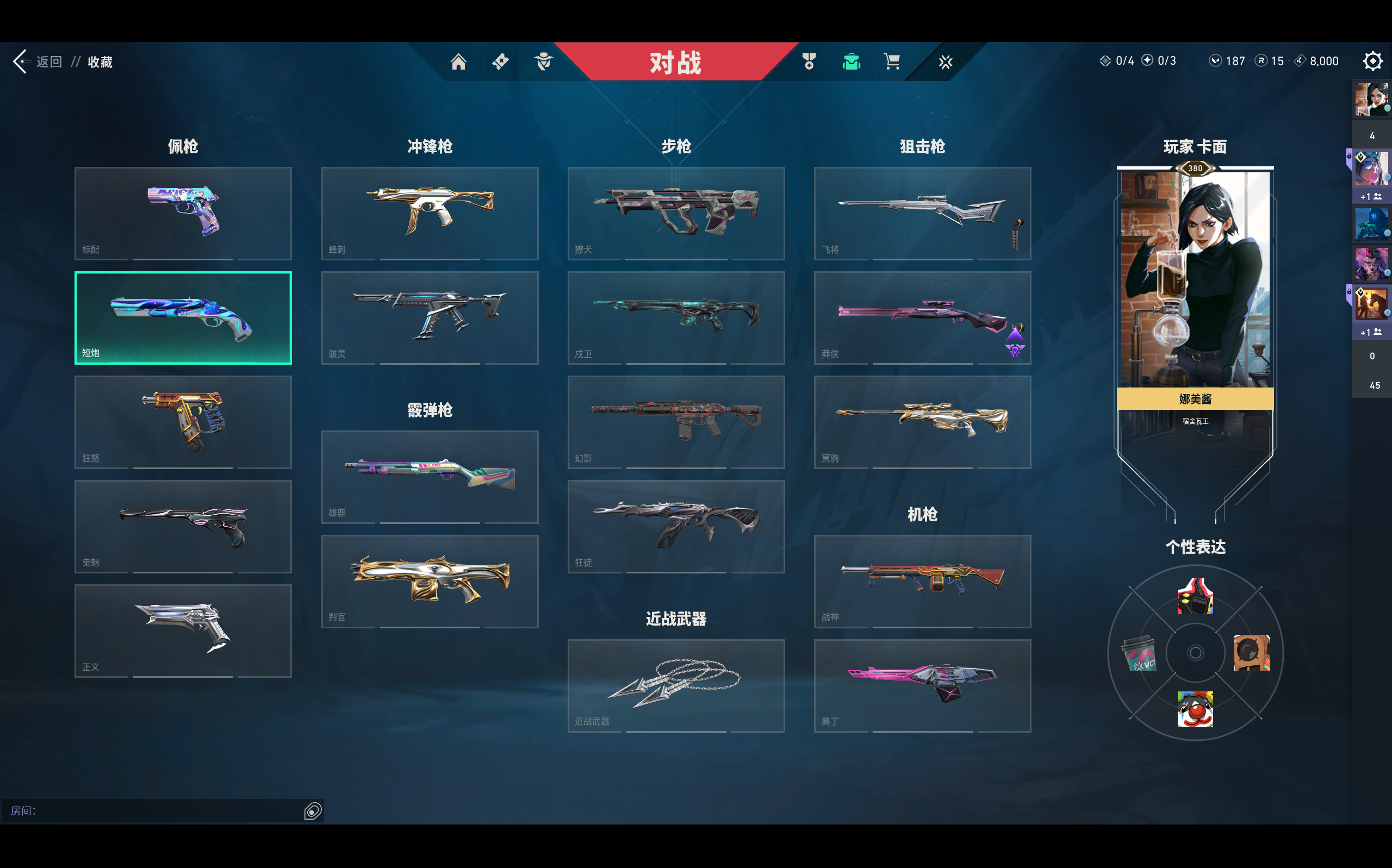
Task: Open the 狂徒 rifle skin slot
Action: pyautogui.click(x=676, y=527)
